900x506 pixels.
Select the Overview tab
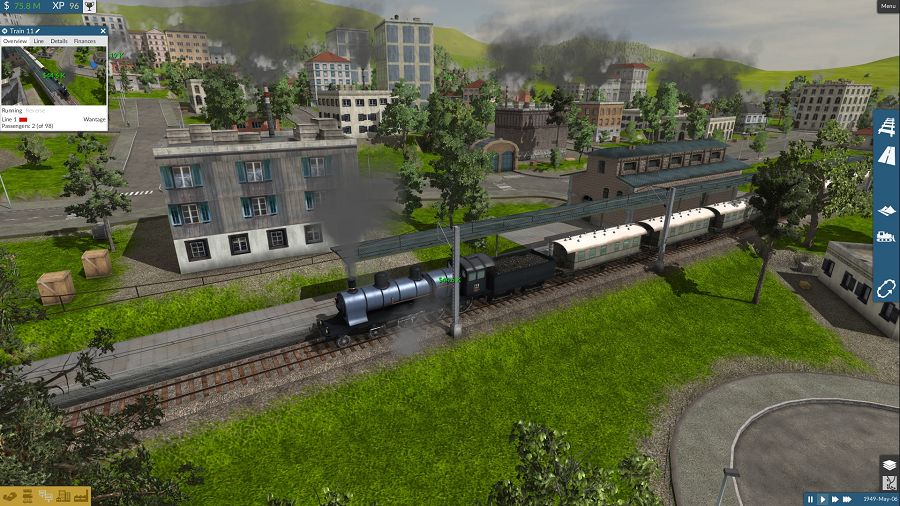[14, 41]
